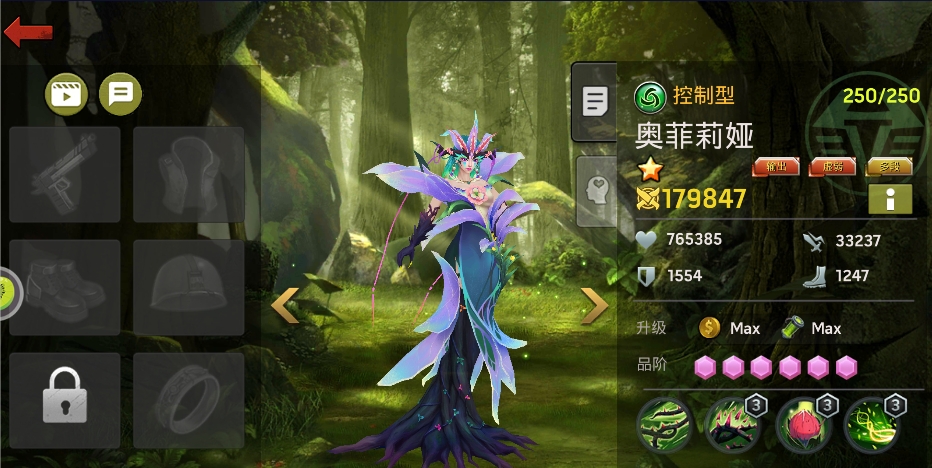View the glowing leaf swirl skill
The width and height of the screenshot is (932, 468).
(872, 425)
